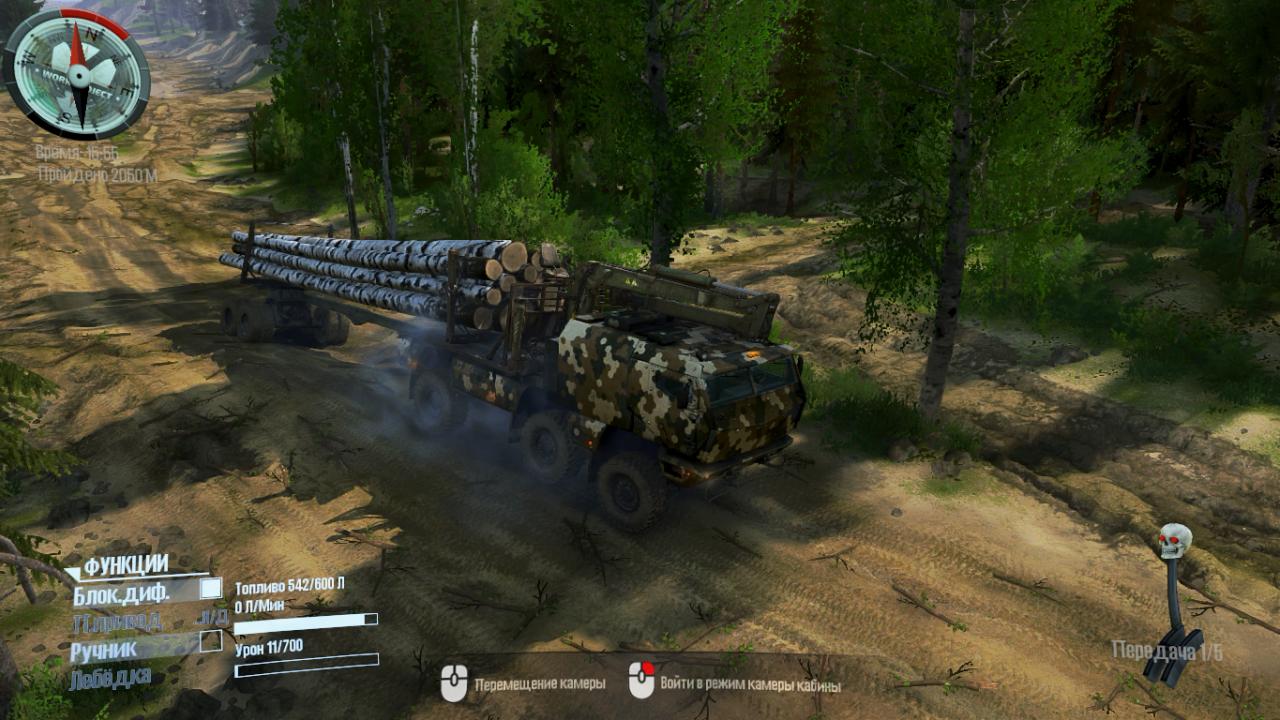Click the compass in the corner
Viewport: 1280px width, 720px height.
pyautogui.click(x=76, y=74)
